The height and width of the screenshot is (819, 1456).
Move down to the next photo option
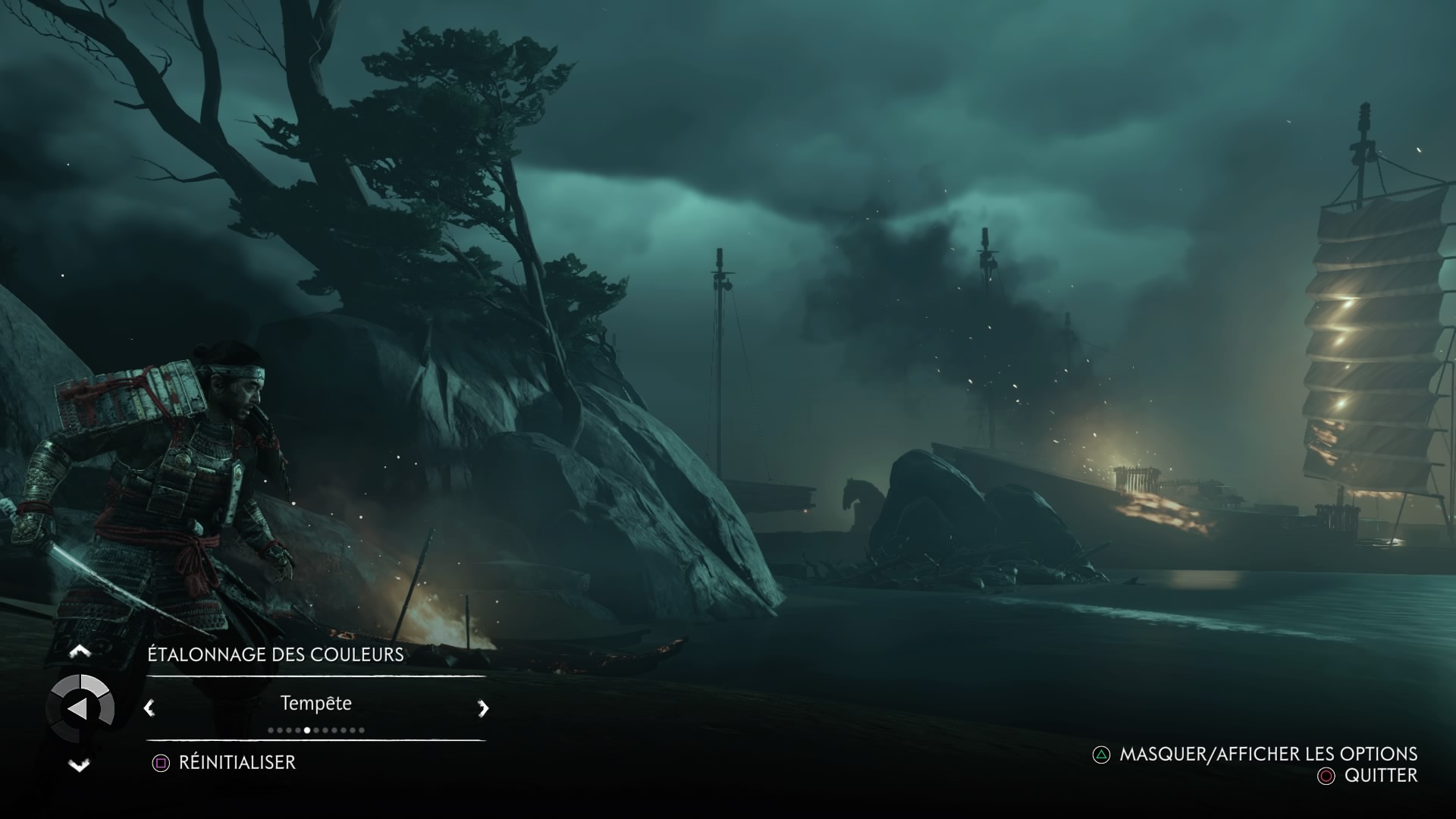(80, 765)
